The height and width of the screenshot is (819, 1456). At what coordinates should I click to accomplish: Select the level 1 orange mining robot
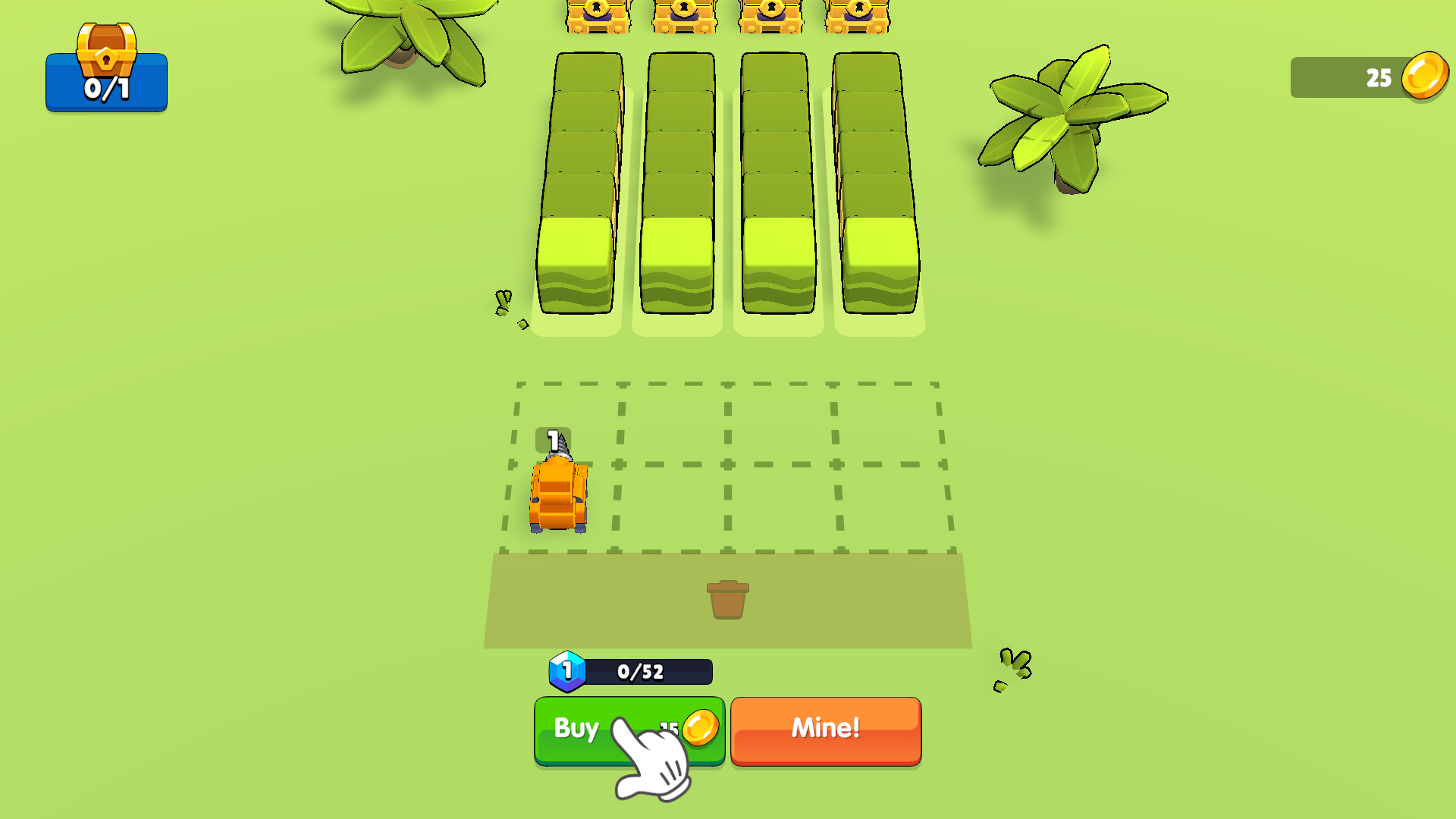point(559,493)
